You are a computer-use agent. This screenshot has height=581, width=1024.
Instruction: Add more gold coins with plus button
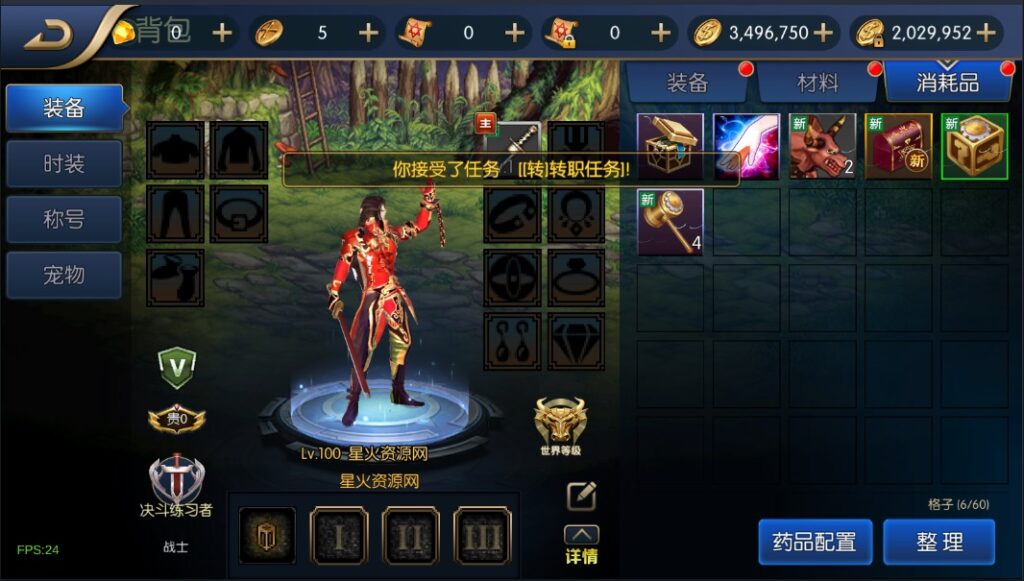[823, 33]
